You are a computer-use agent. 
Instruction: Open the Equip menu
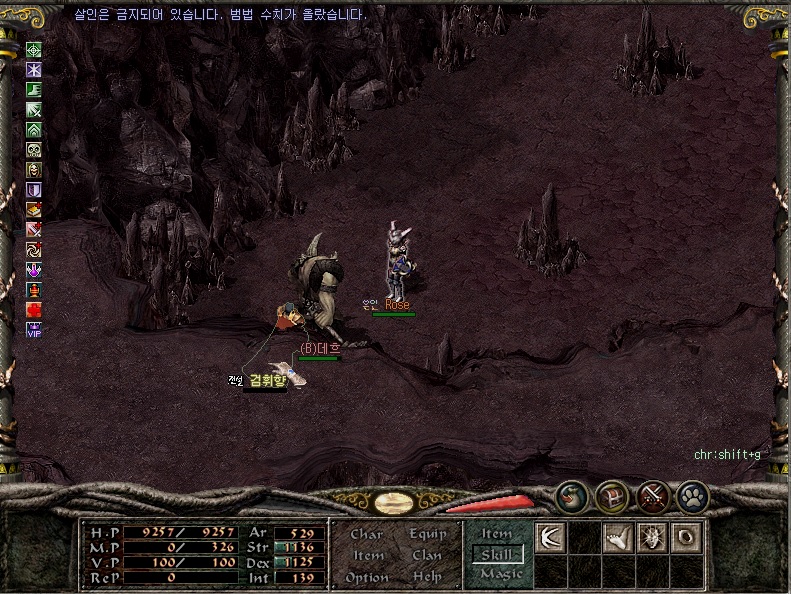click(x=427, y=534)
